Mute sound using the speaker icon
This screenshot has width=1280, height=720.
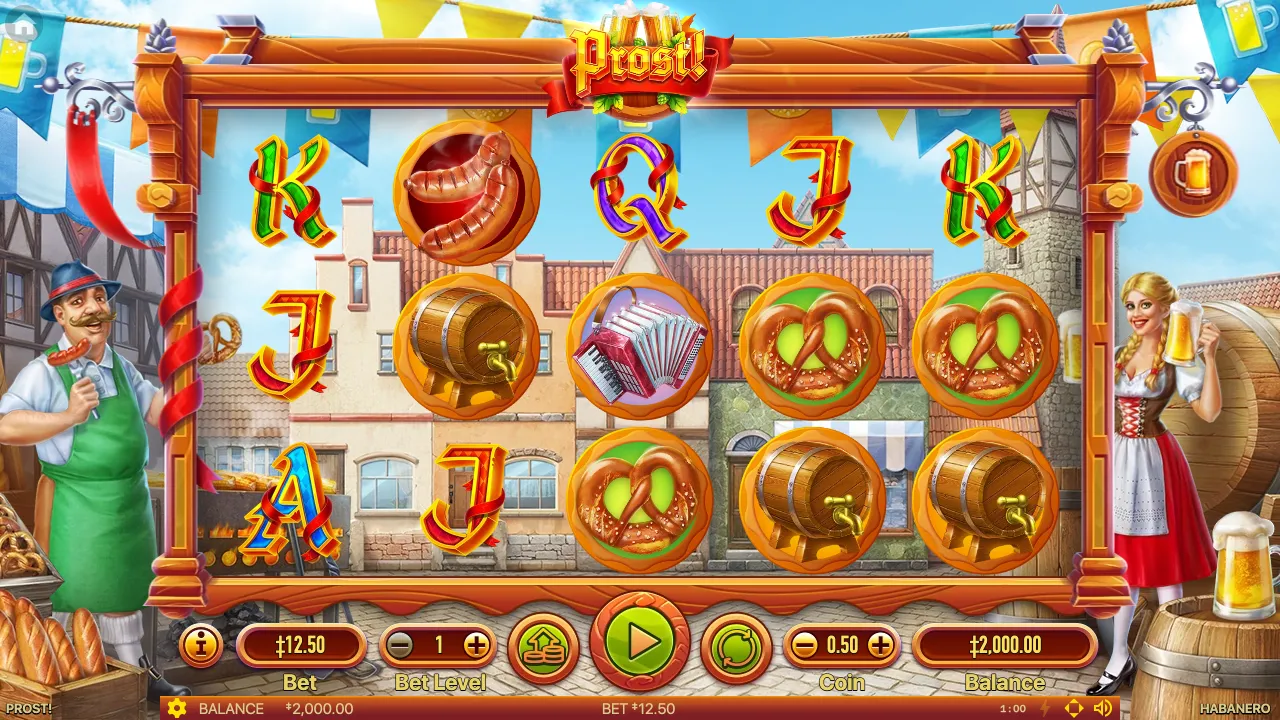[x=1102, y=709]
